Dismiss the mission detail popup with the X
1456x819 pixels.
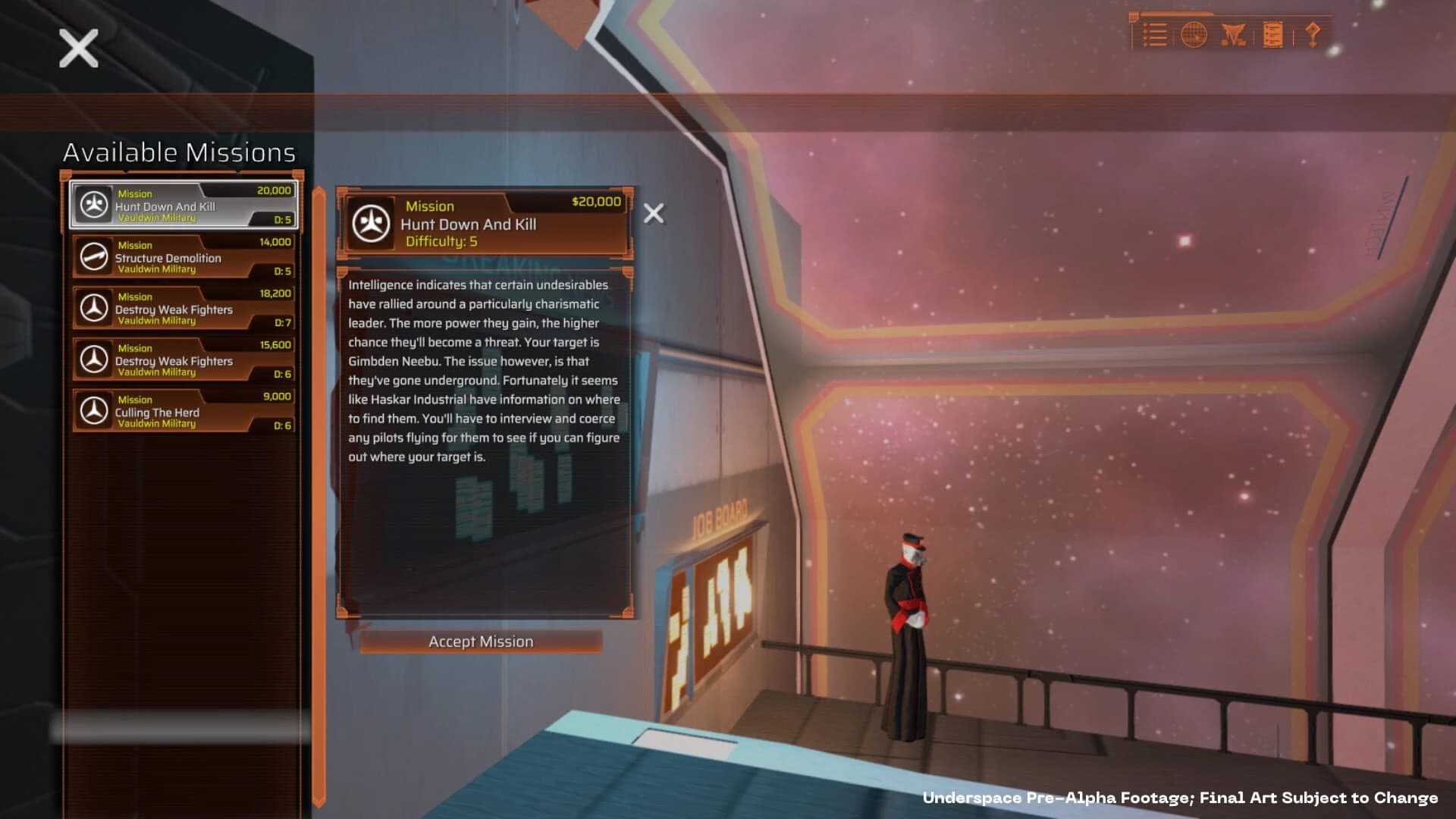point(653,214)
